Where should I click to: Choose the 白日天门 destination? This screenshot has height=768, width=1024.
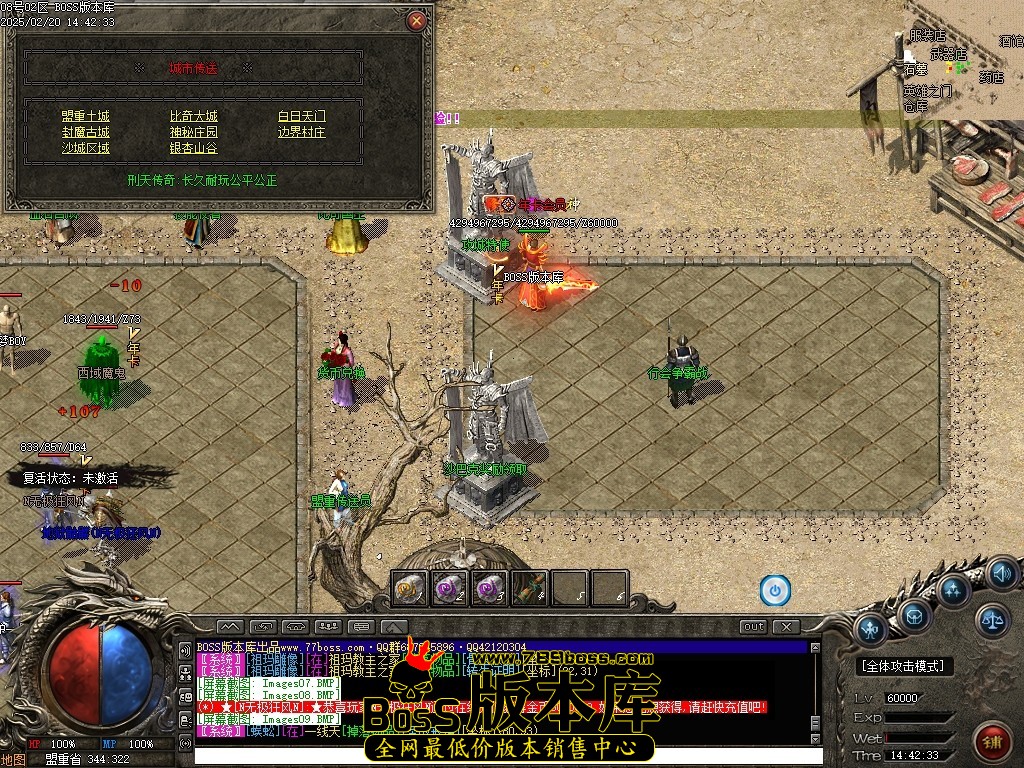coord(301,116)
